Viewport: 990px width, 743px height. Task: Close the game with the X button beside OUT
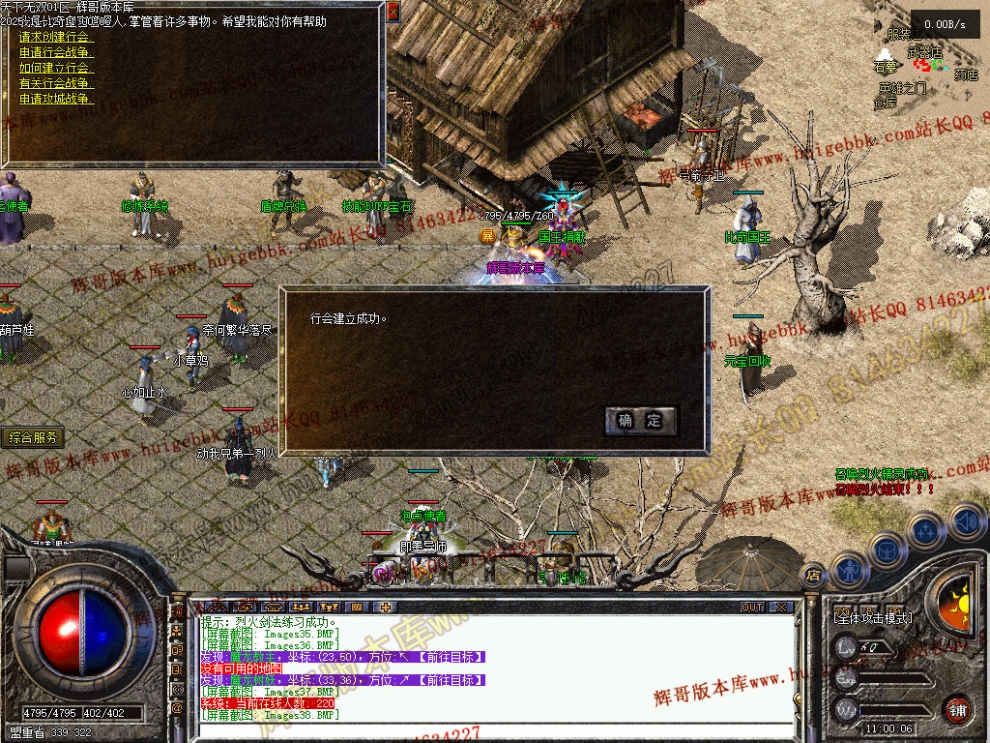[782, 607]
